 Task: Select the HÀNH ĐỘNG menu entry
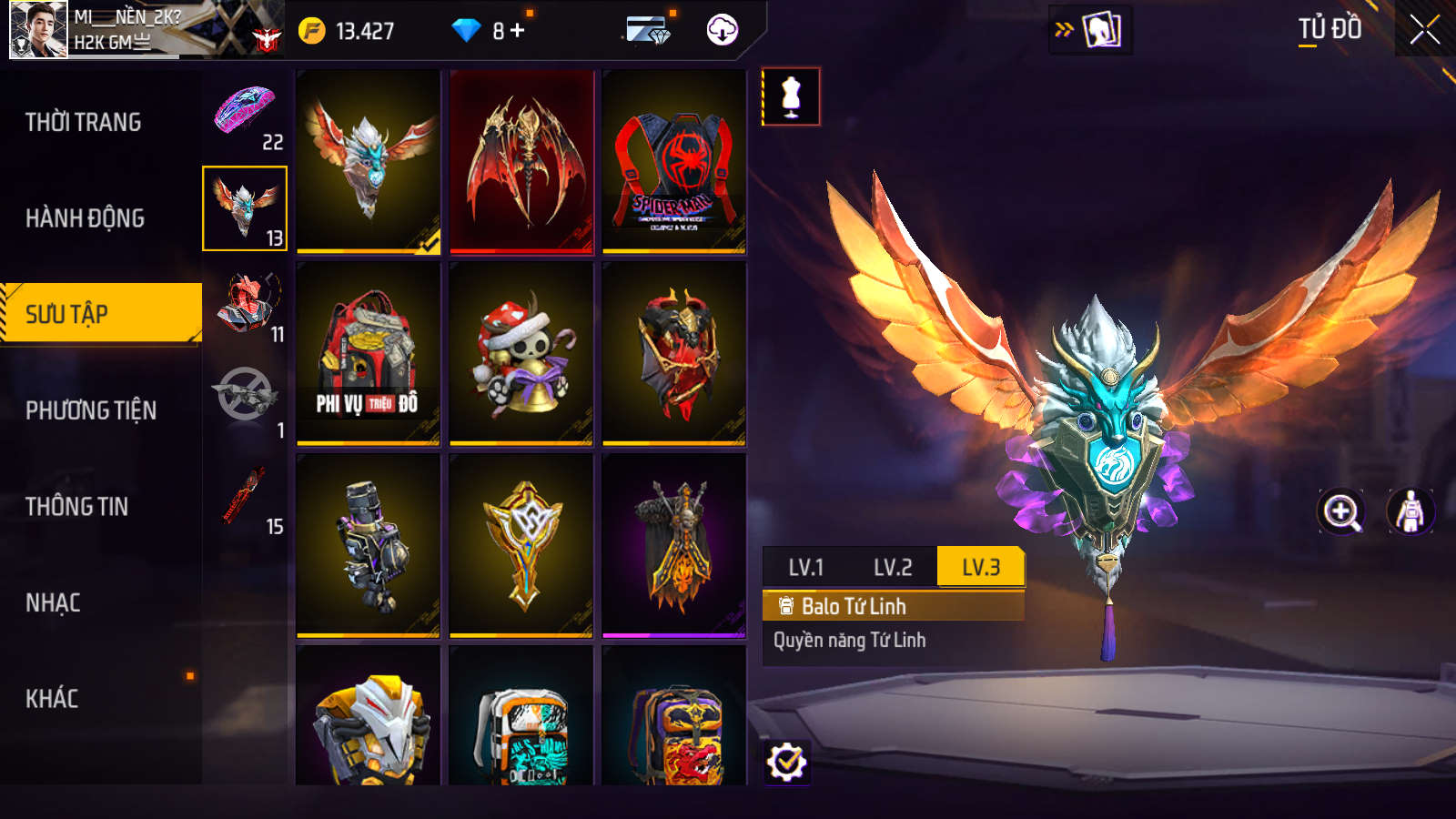(x=86, y=218)
